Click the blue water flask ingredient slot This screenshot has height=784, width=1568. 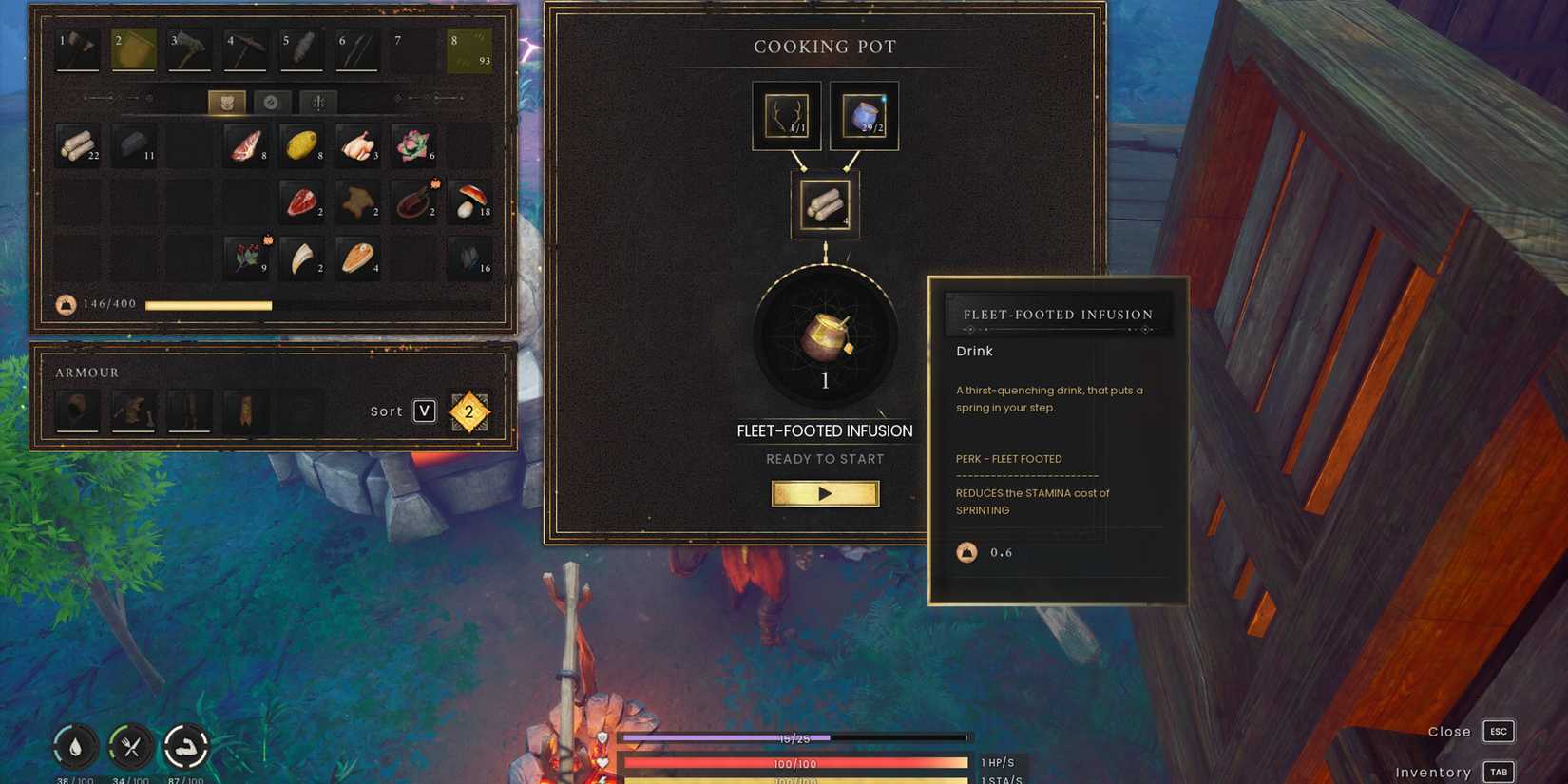(863, 114)
